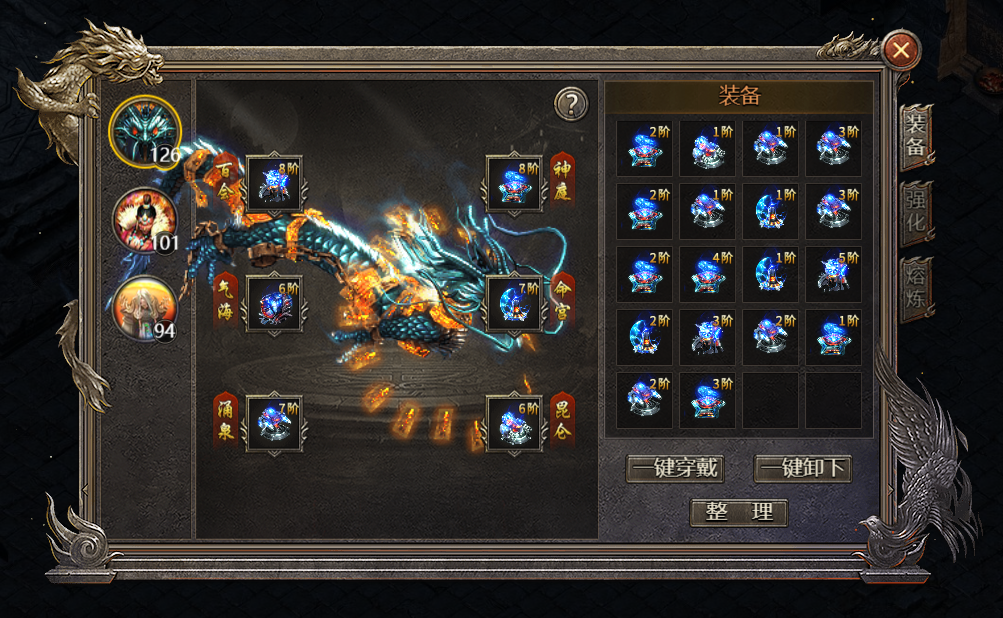
Task: Select the 装备 side tab
Action: click(x=916, y=136)
